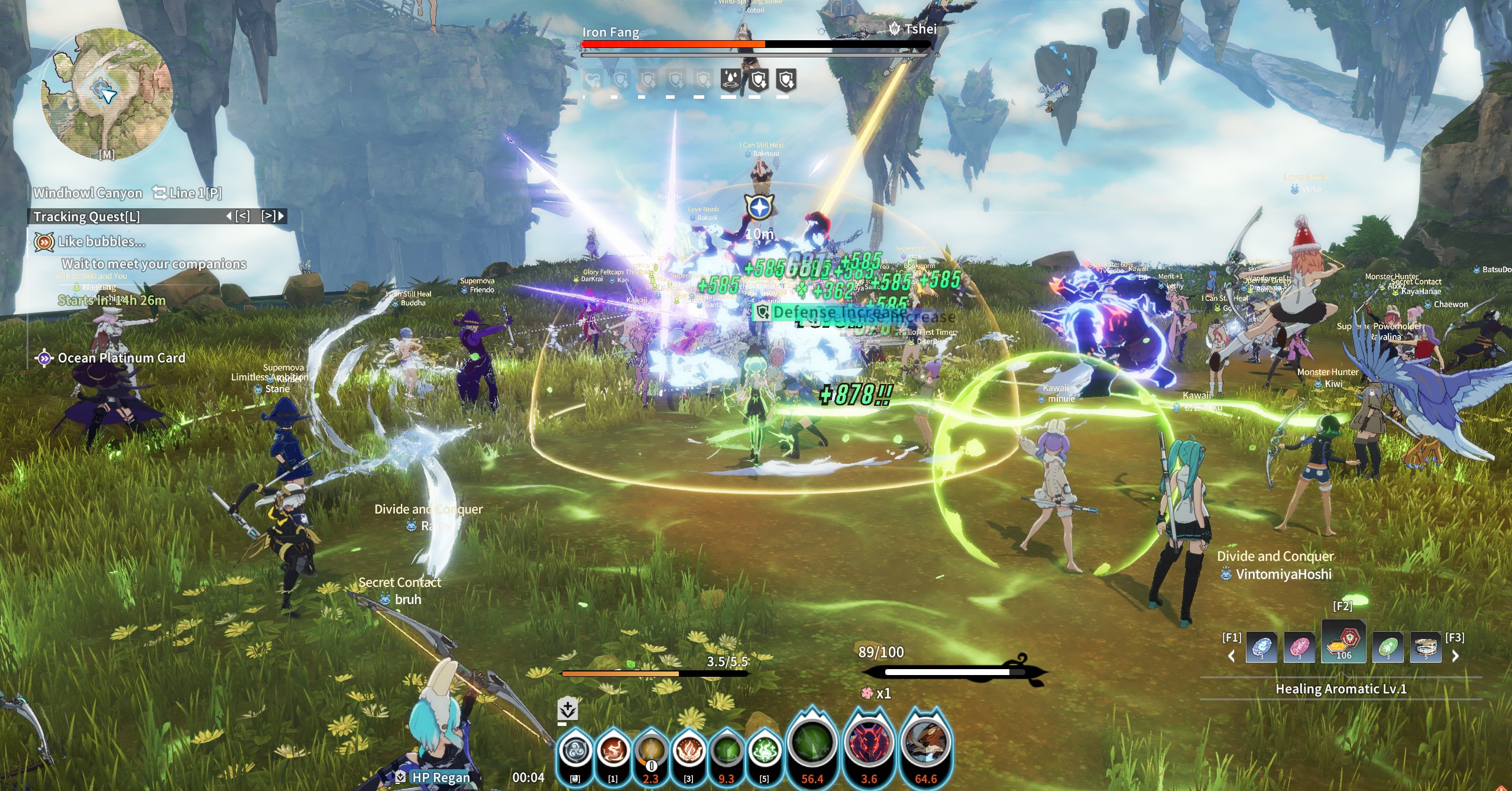The height and width of the screenshot is (791, 1512).
Task: Select the blue candy item slot
Action: click(1261, 648)
